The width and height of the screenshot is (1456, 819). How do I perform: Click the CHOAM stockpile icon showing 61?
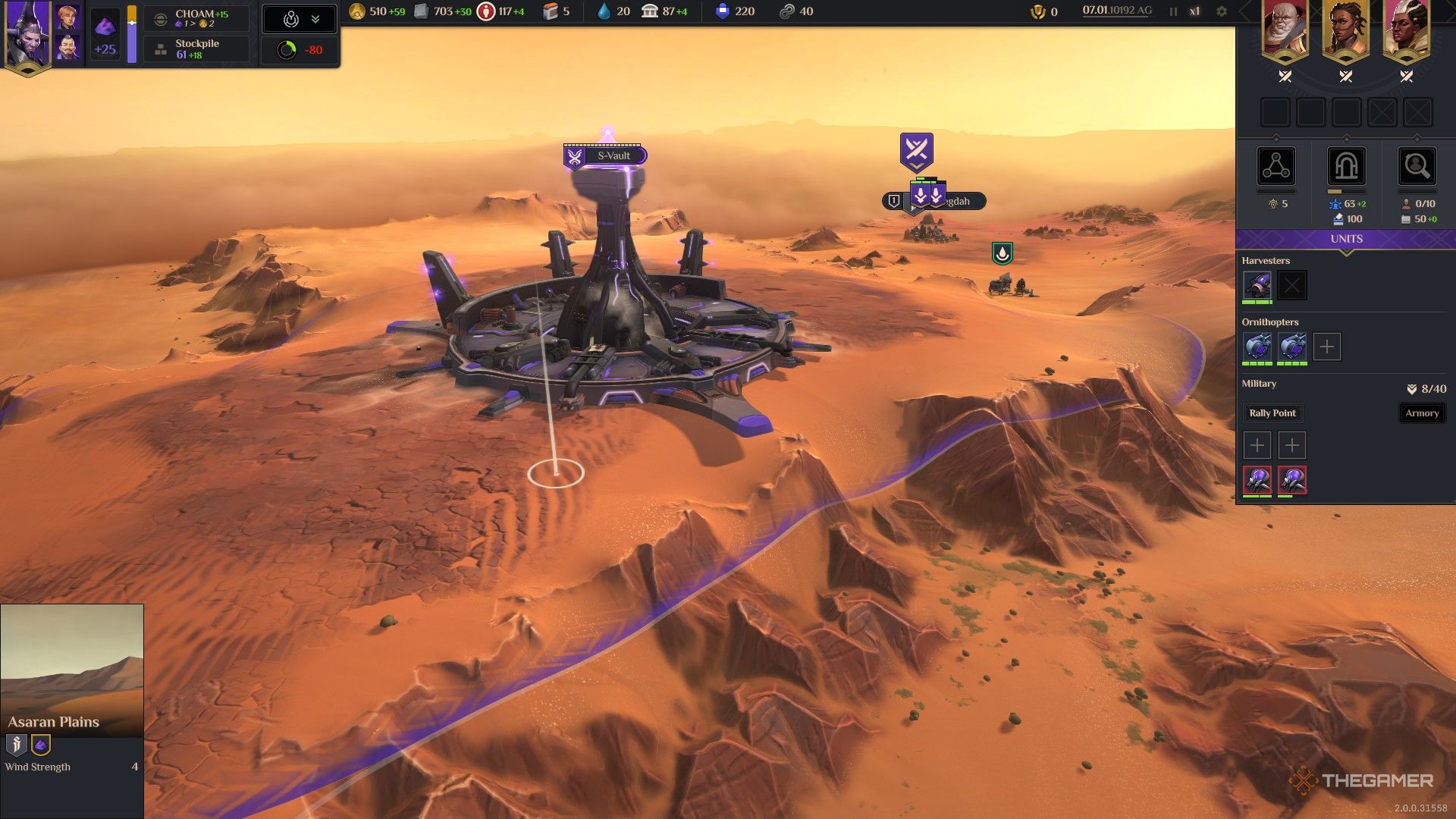pyautogui.click(x=160, y=48)
